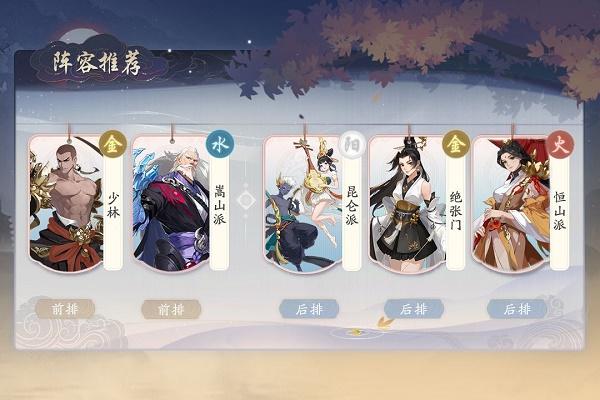Open the 恒山派 character card

pos(510,205)
